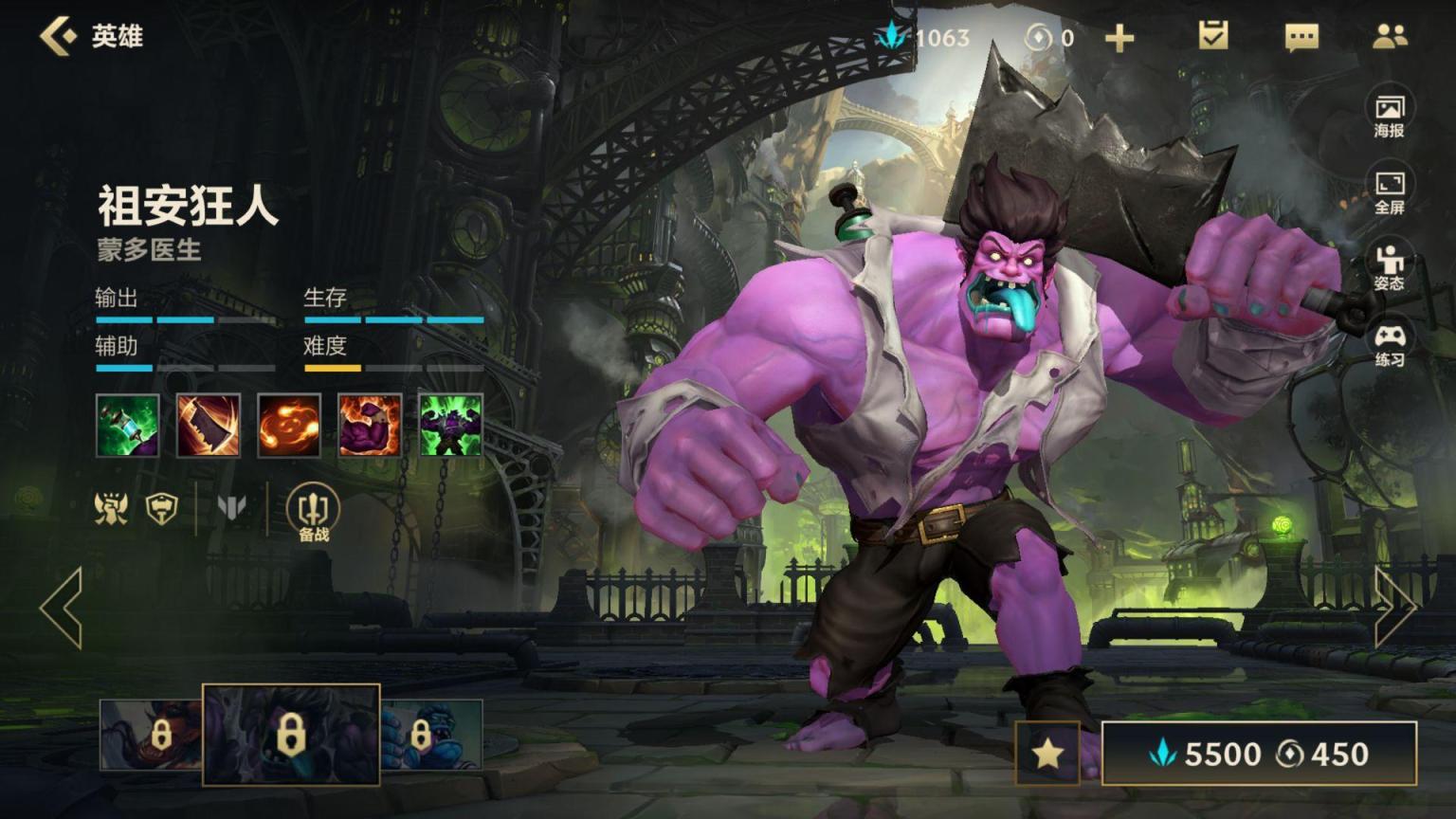Go back using the 英雄 back arrow
1456x819 pixels.
(x=59, y=36)
